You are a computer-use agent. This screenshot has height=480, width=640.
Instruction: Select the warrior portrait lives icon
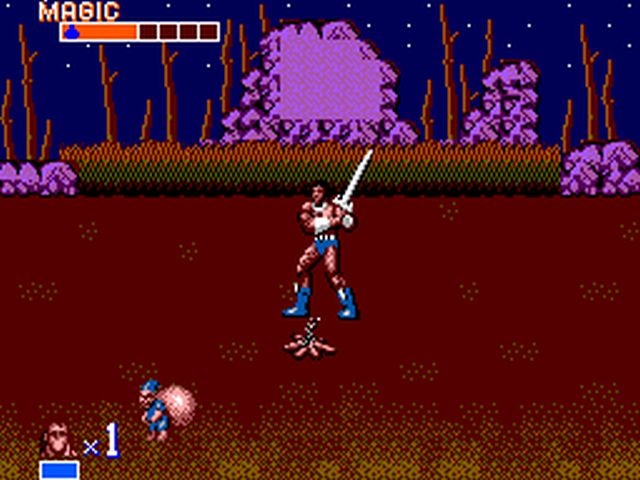coord(57,441)
